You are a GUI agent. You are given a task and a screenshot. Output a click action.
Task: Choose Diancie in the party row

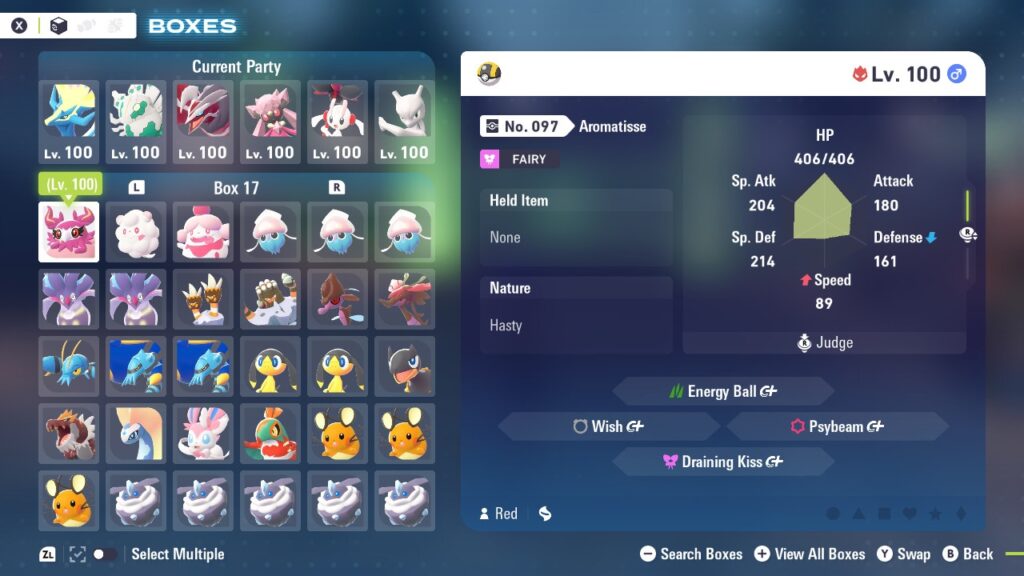[270, 122]
